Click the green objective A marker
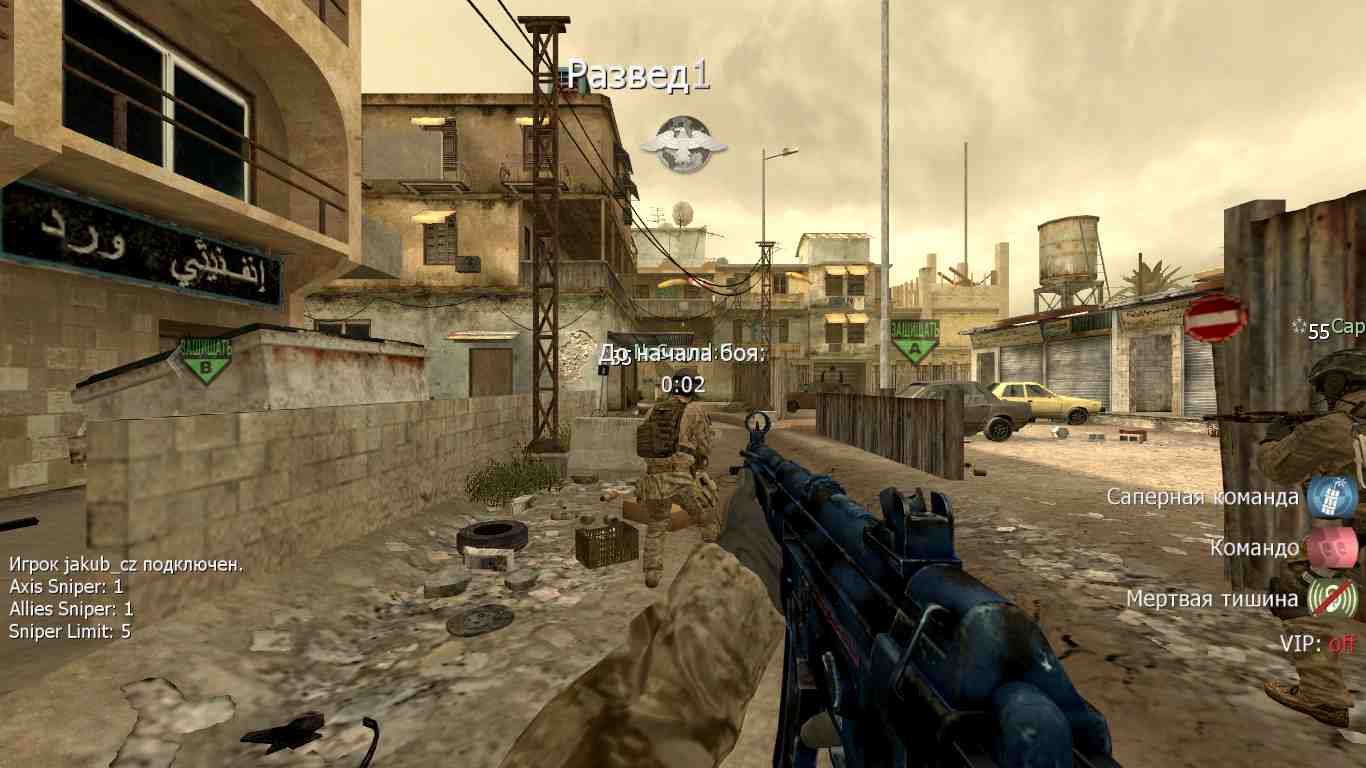 click(914, 340)
